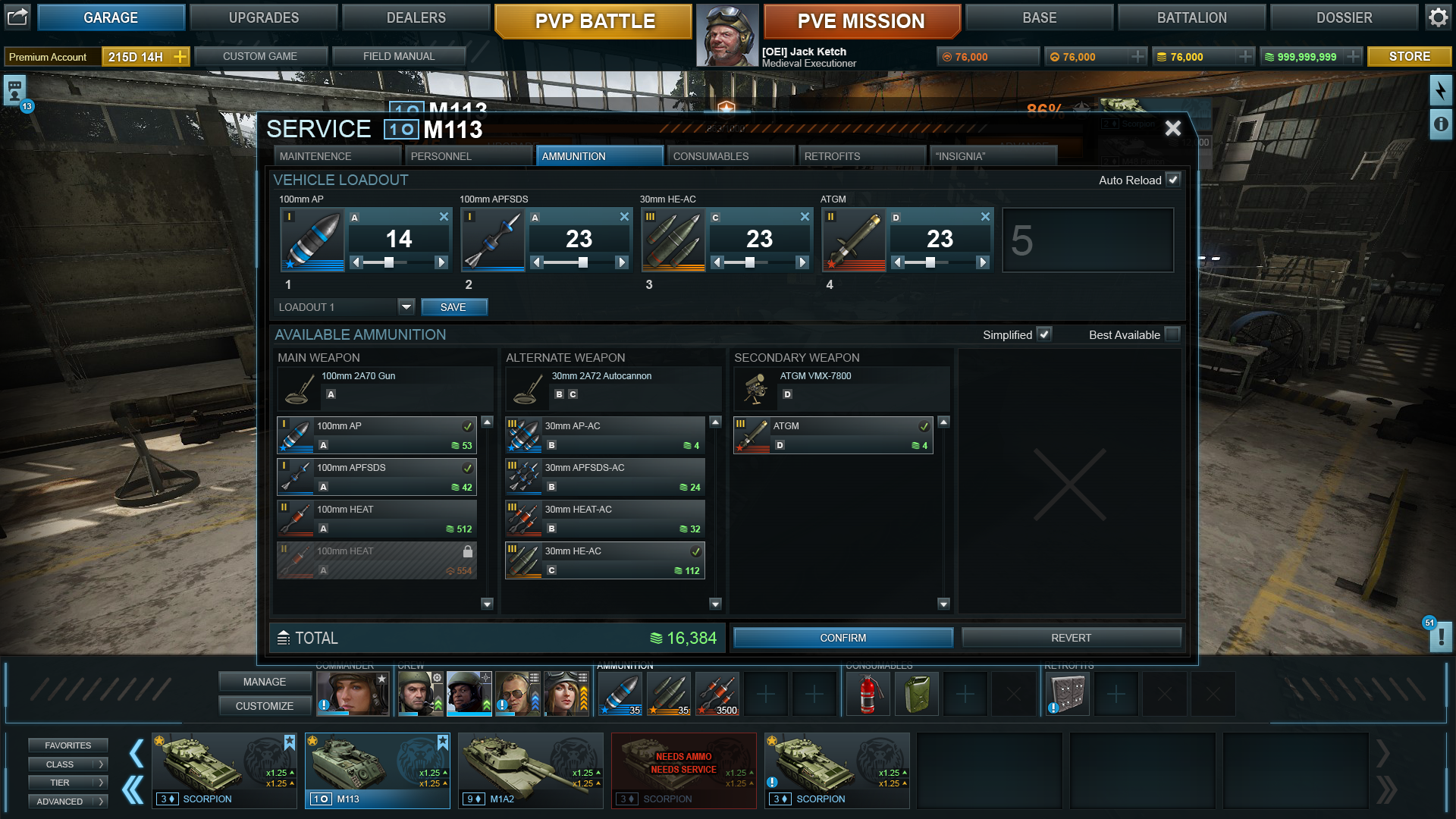
Task: Launch a PVE Mission
Action: tap(861, 21)
